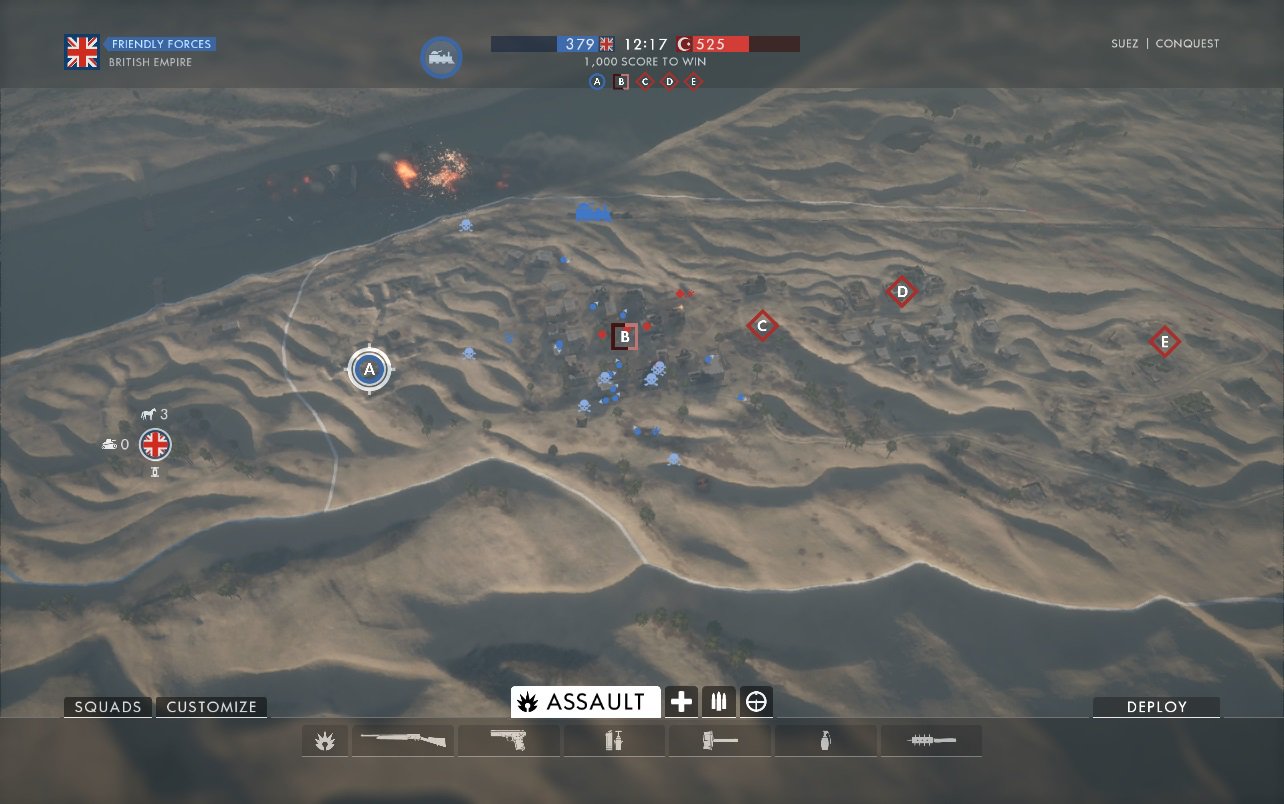Deploy into the battle
Image resolution: width=1284 pixels, height=804 pixels.
coord(1156,707)
